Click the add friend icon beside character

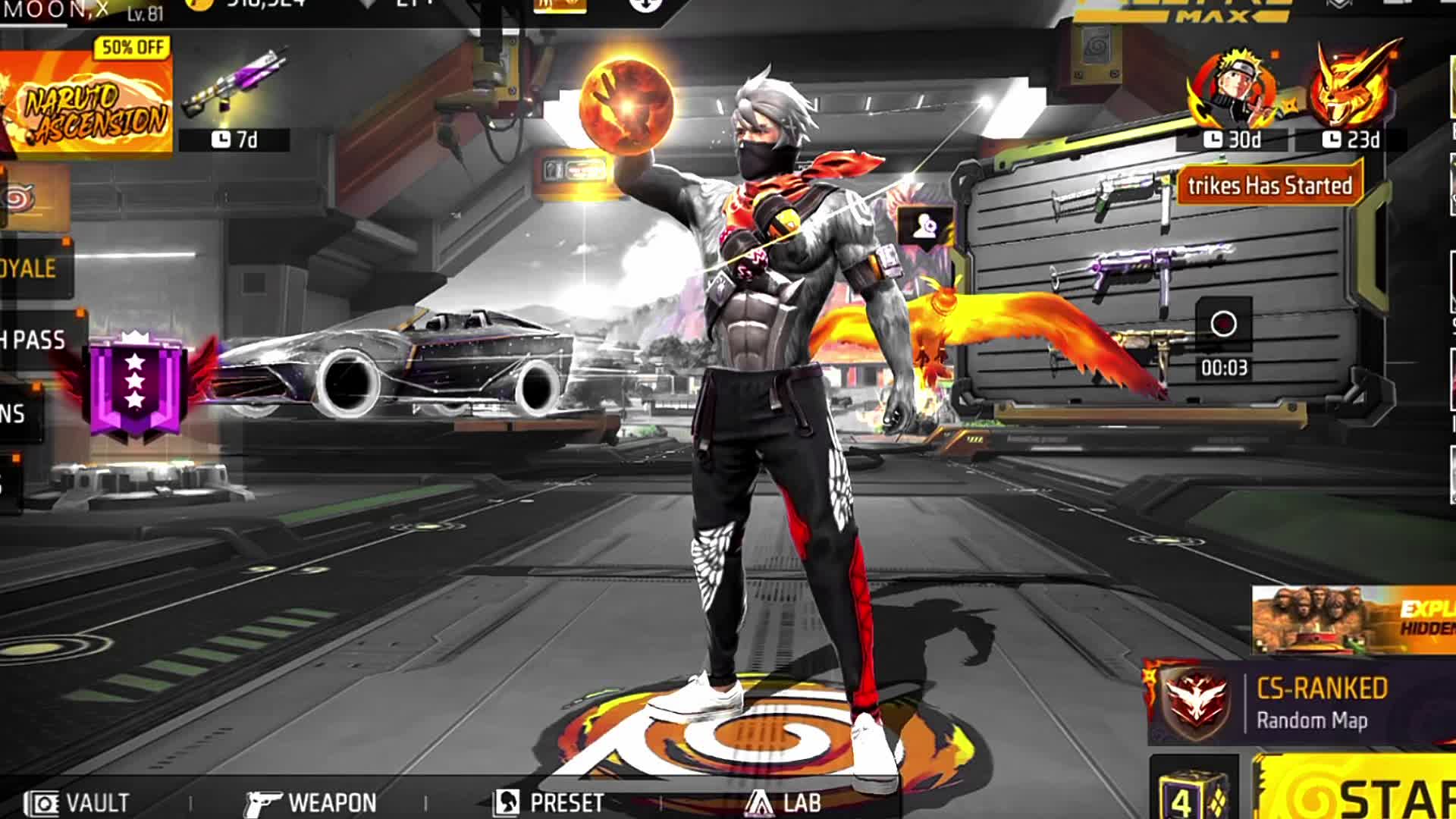(924, 226)
